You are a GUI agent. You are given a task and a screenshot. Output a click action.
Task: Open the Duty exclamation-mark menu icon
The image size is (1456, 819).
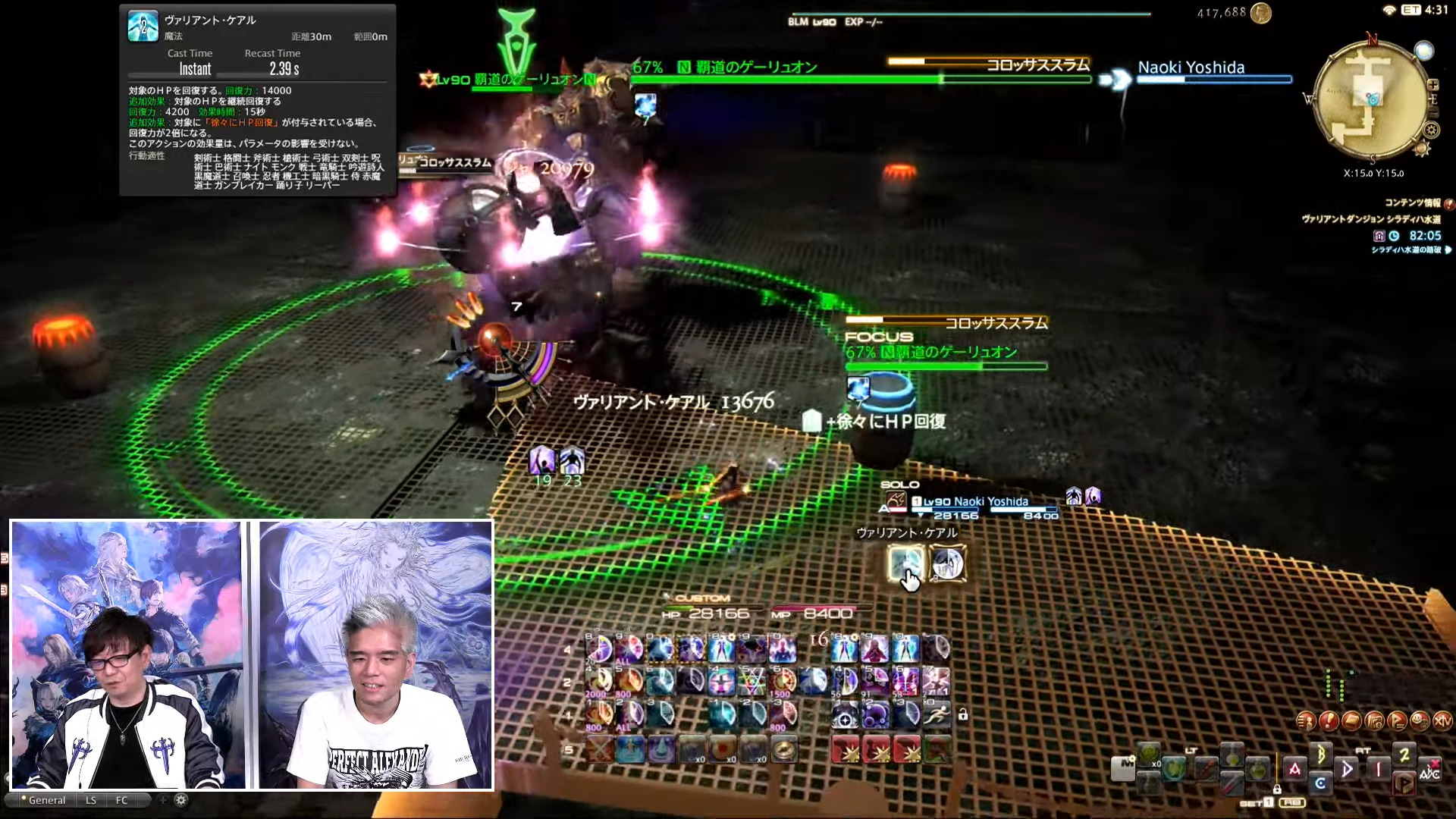click(x=1328, y=721)
